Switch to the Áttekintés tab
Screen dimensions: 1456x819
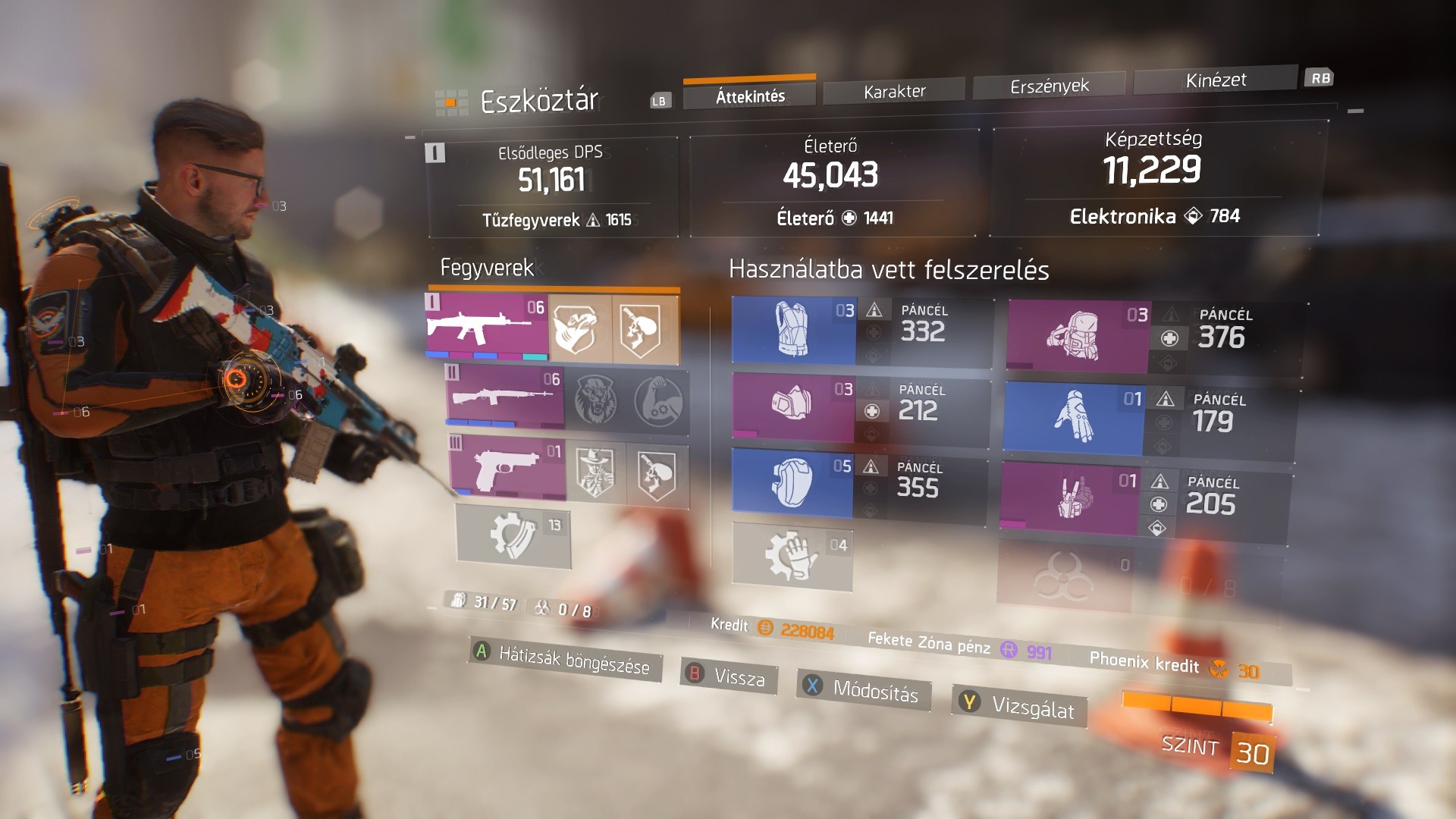click(749, 96)
